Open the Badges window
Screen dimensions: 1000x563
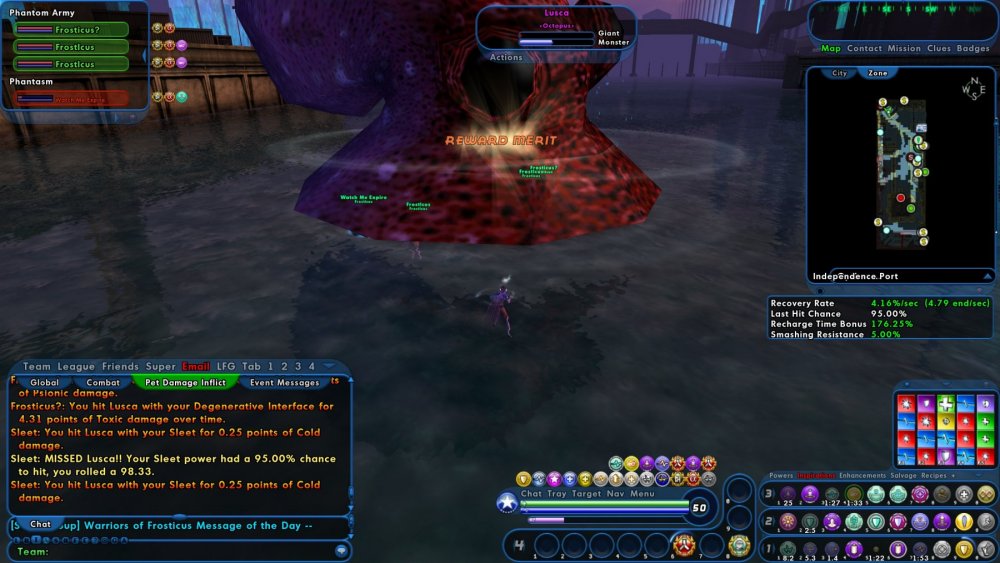[973, 48]
